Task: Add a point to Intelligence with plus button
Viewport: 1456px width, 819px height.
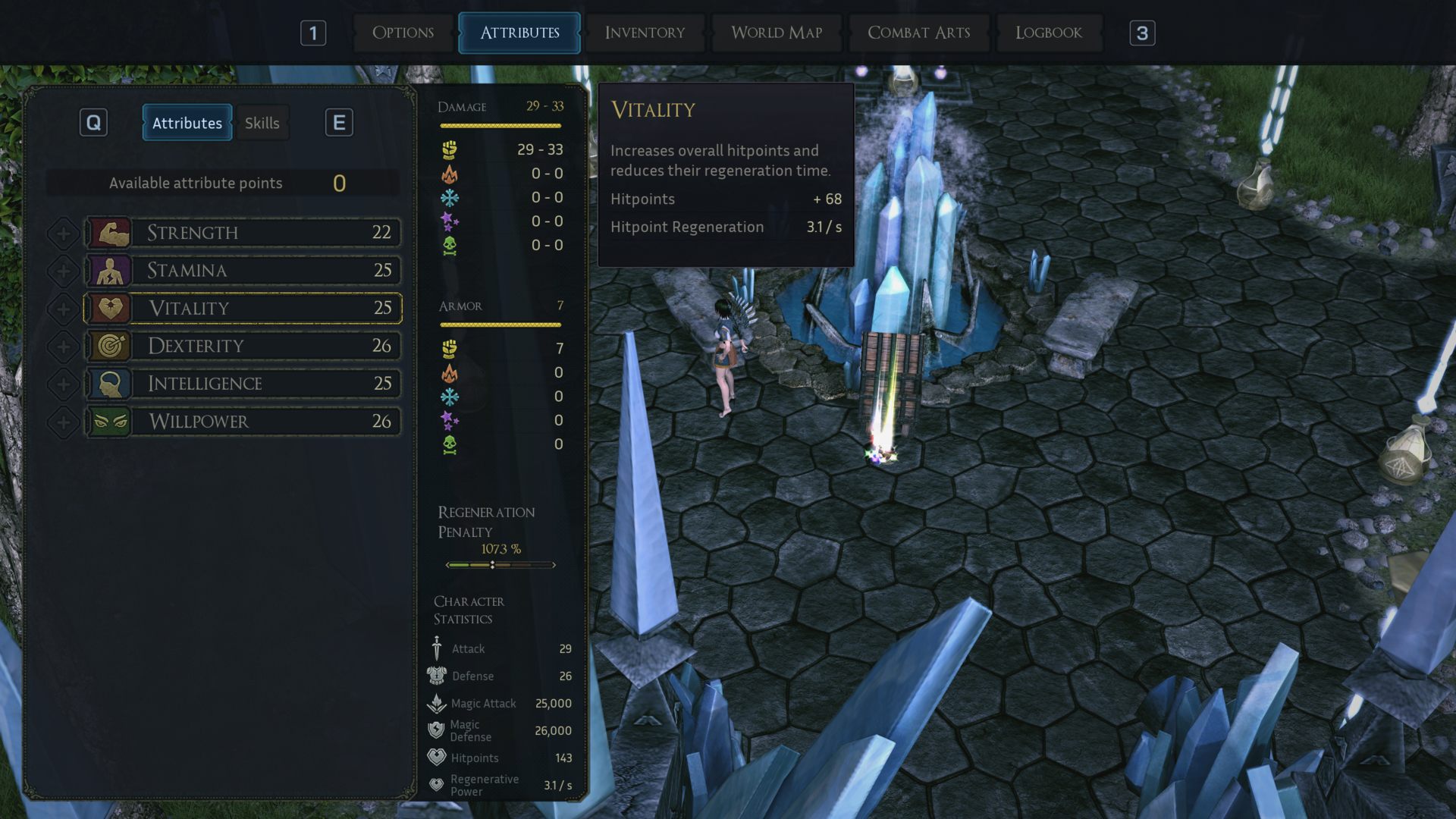Action: (x=64, y=384)
